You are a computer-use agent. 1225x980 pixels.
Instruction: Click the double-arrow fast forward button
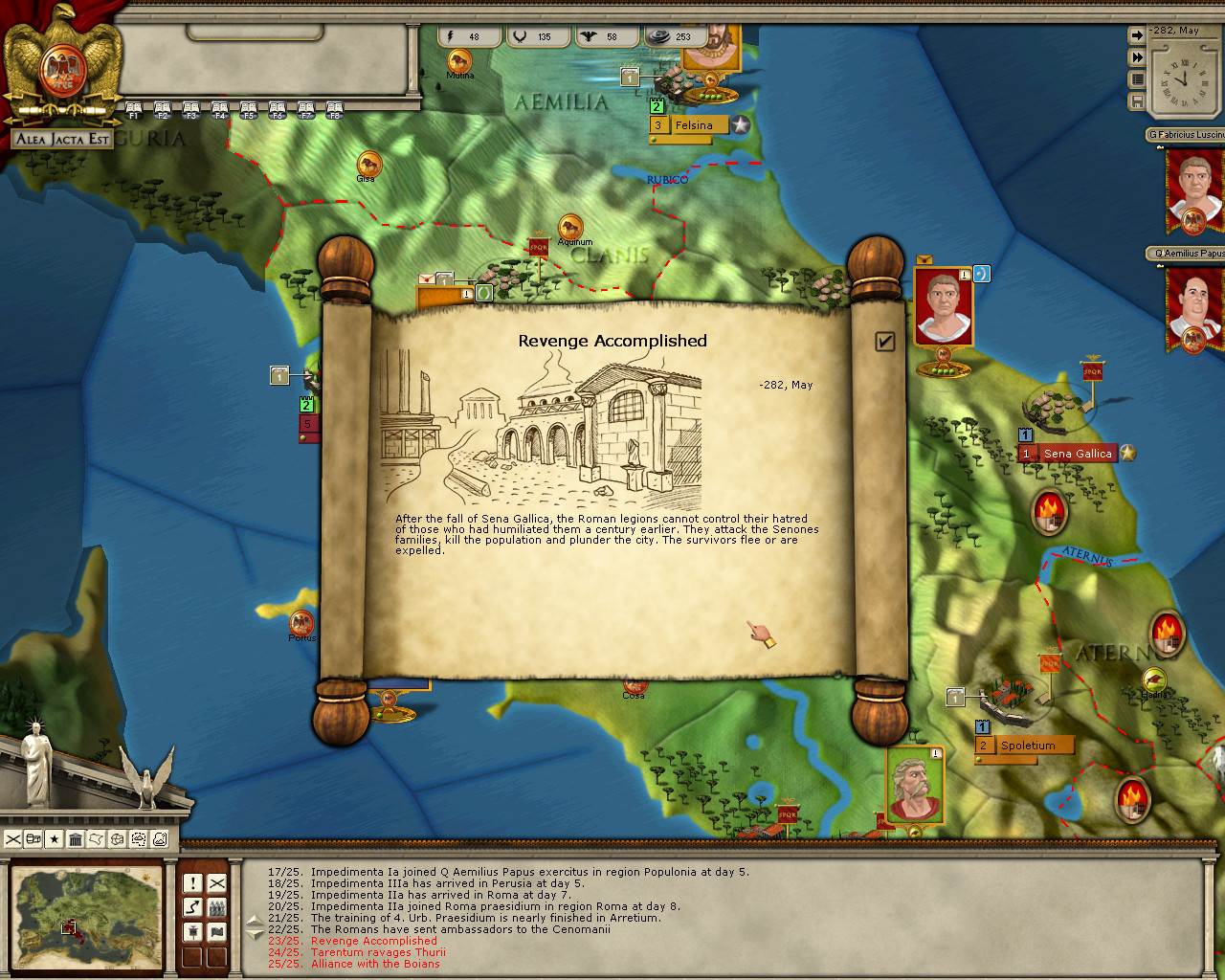pos(1137,57)
